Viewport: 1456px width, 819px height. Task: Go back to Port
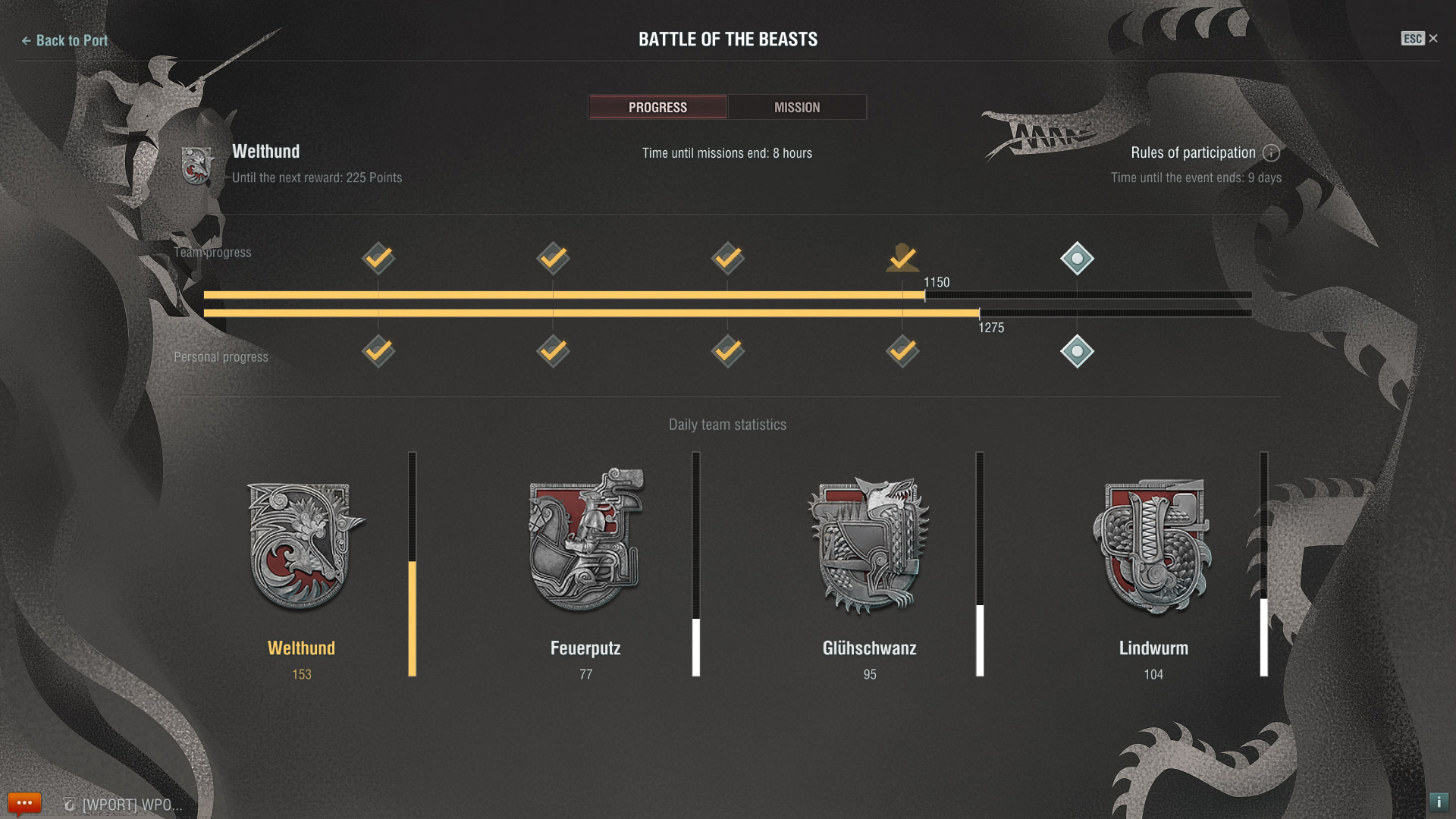tap(64, 40)
